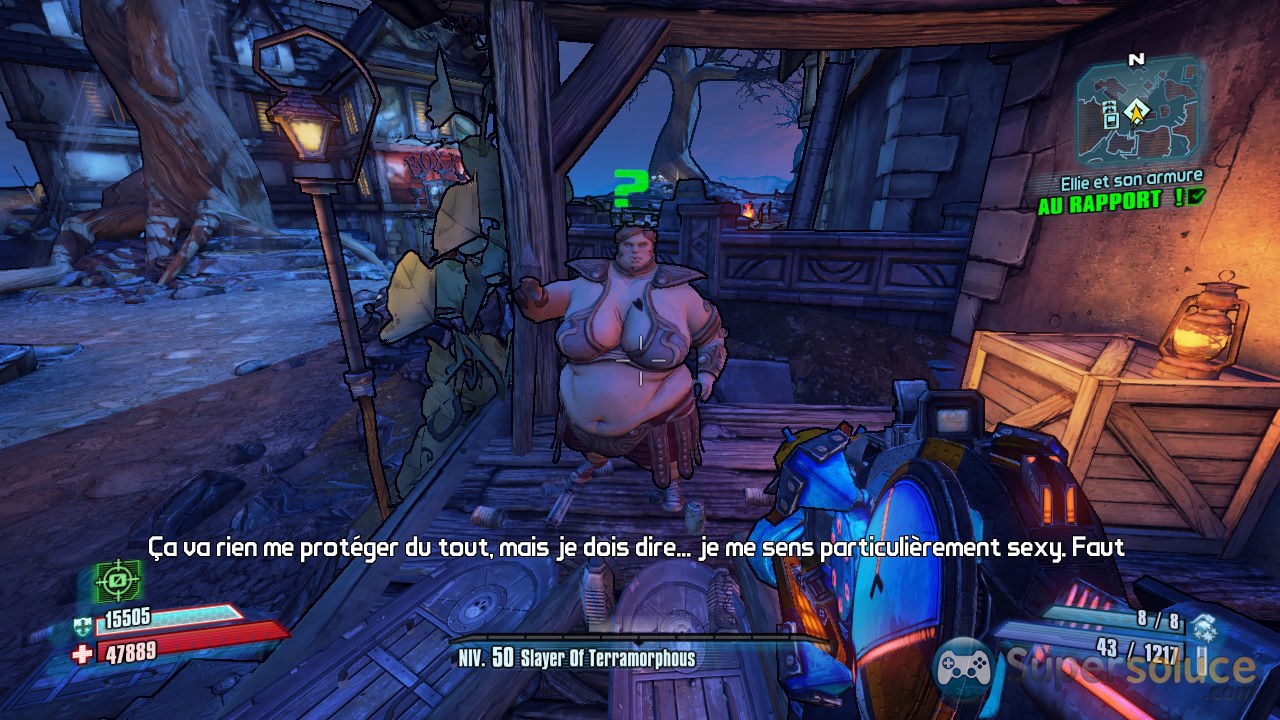Select the Ellie et son armure quest tracker
This screenshot has height=720, width=1280.
(1131, 180)
